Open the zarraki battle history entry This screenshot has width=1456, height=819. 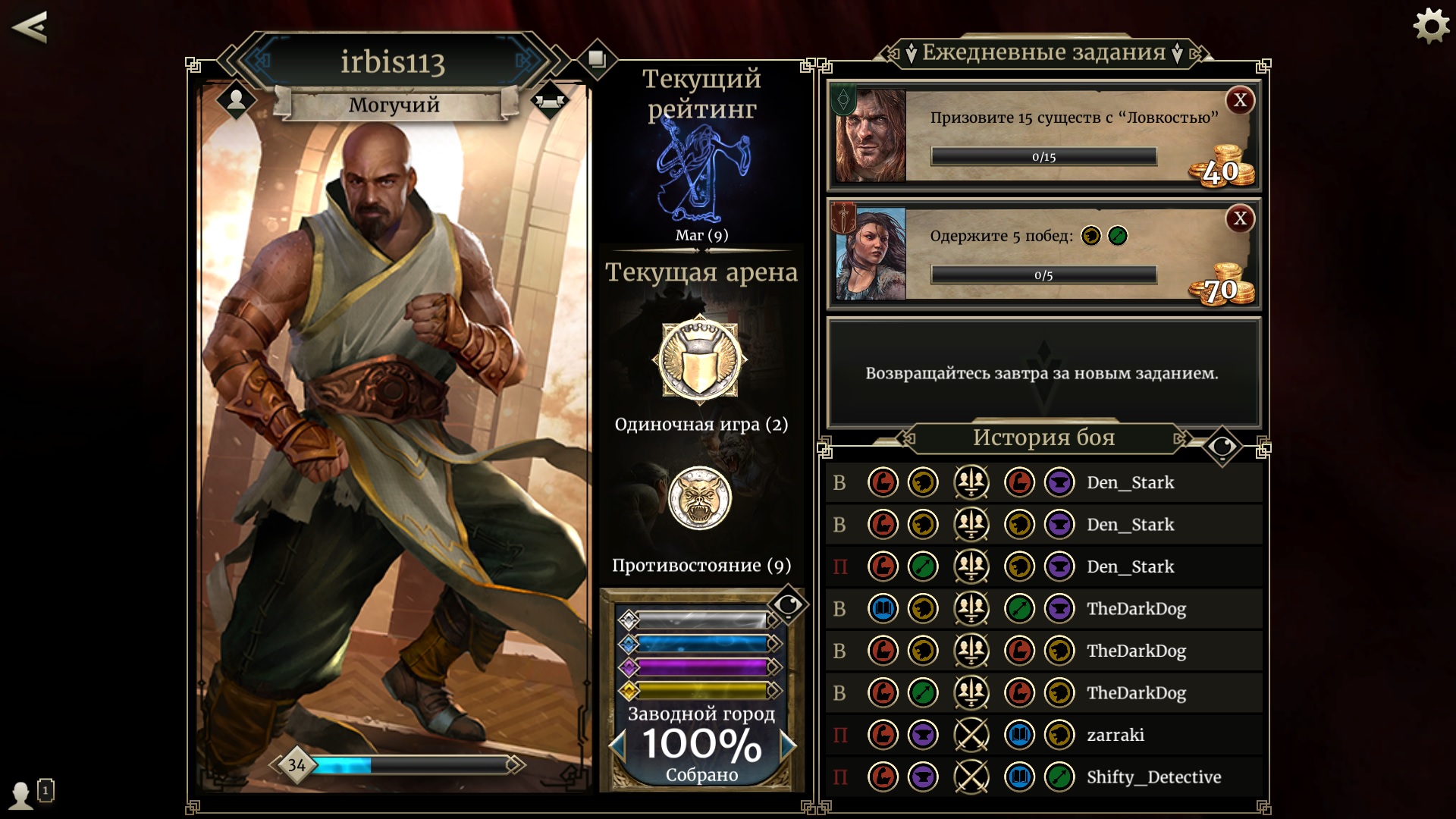click(x=1043, y=735)
